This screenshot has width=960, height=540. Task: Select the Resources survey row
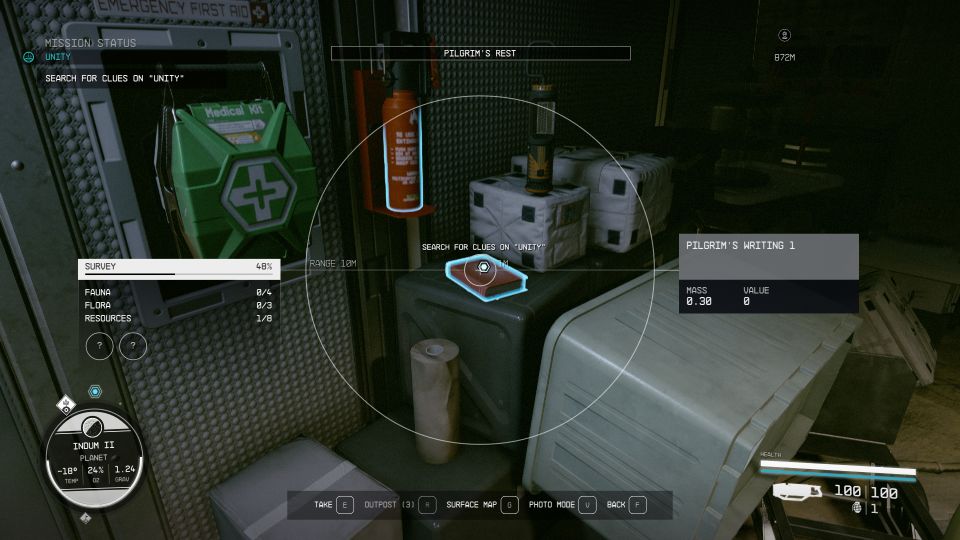coord(179,319)
